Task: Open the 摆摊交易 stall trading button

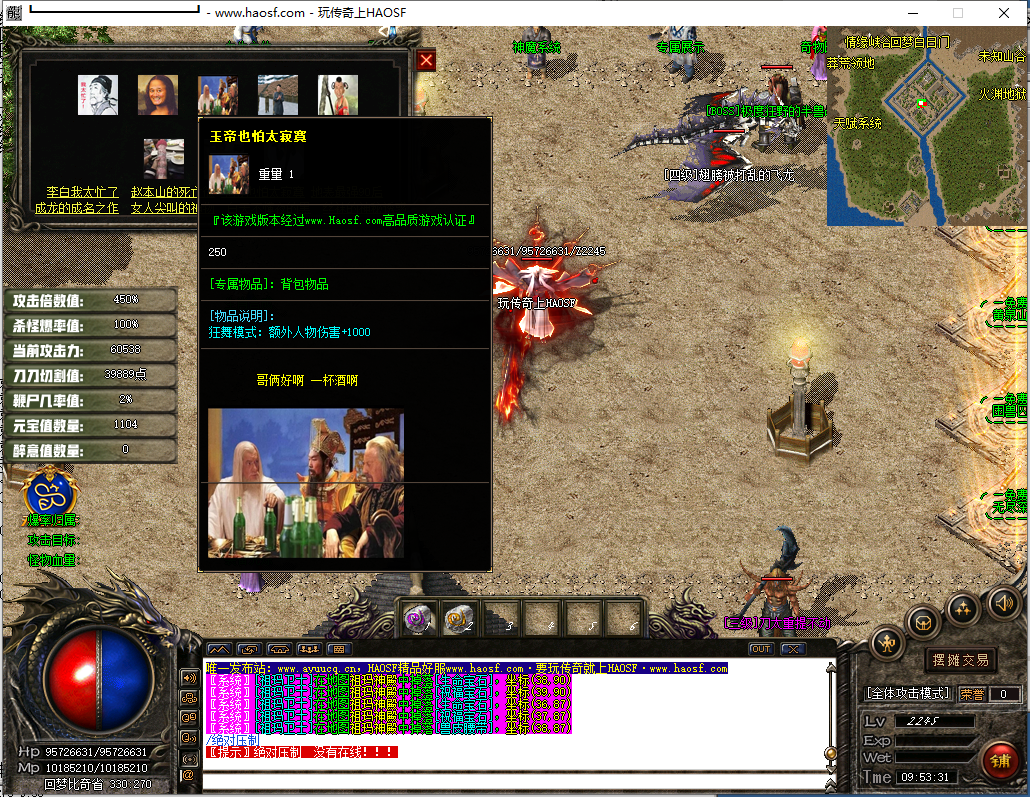Action: pyautogui.click(x=960, y=660)
